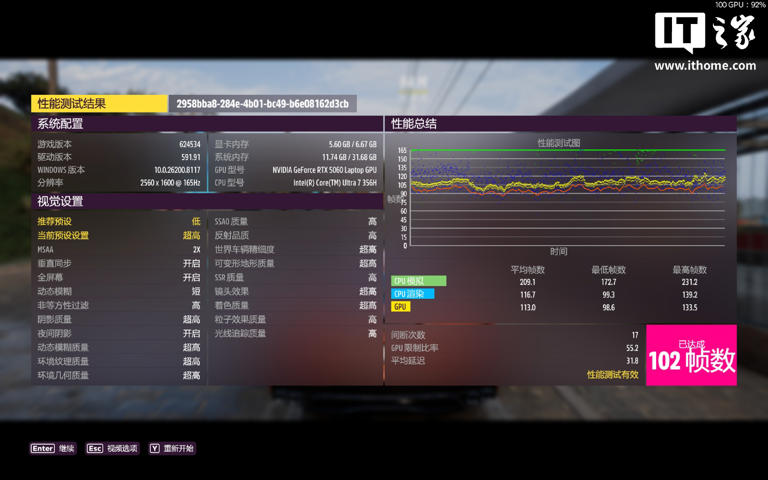The width and height of the screenshot is (768, 480).
Task: Open the video options (视频选项)
Action: 113,449
